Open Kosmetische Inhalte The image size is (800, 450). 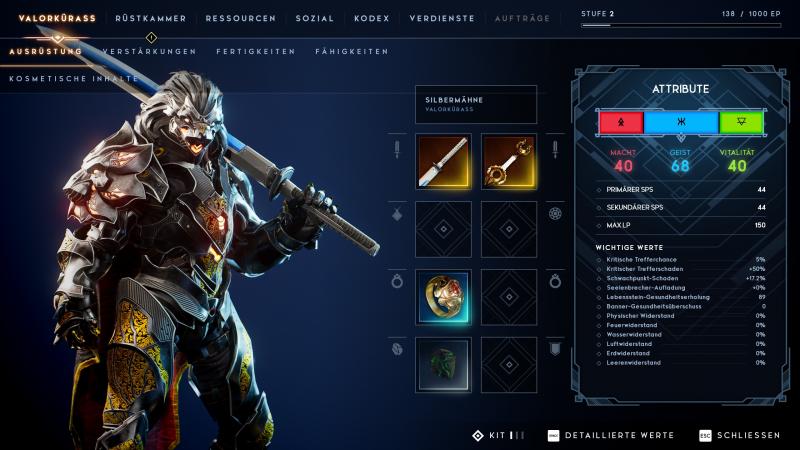click(x=74, y=78)
